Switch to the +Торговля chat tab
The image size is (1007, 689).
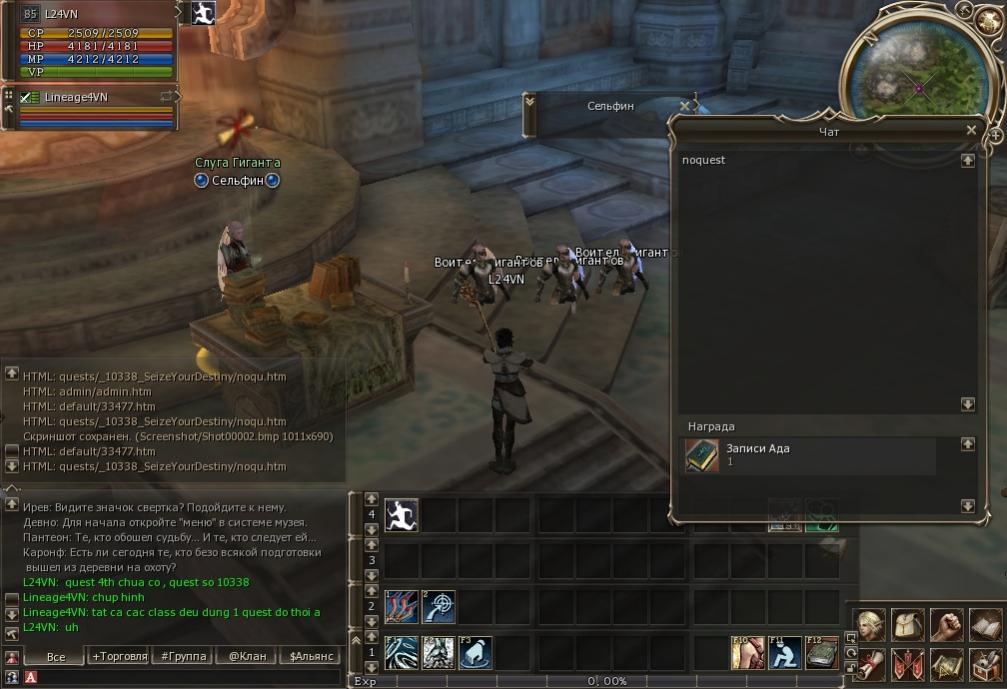pos(120,656)
